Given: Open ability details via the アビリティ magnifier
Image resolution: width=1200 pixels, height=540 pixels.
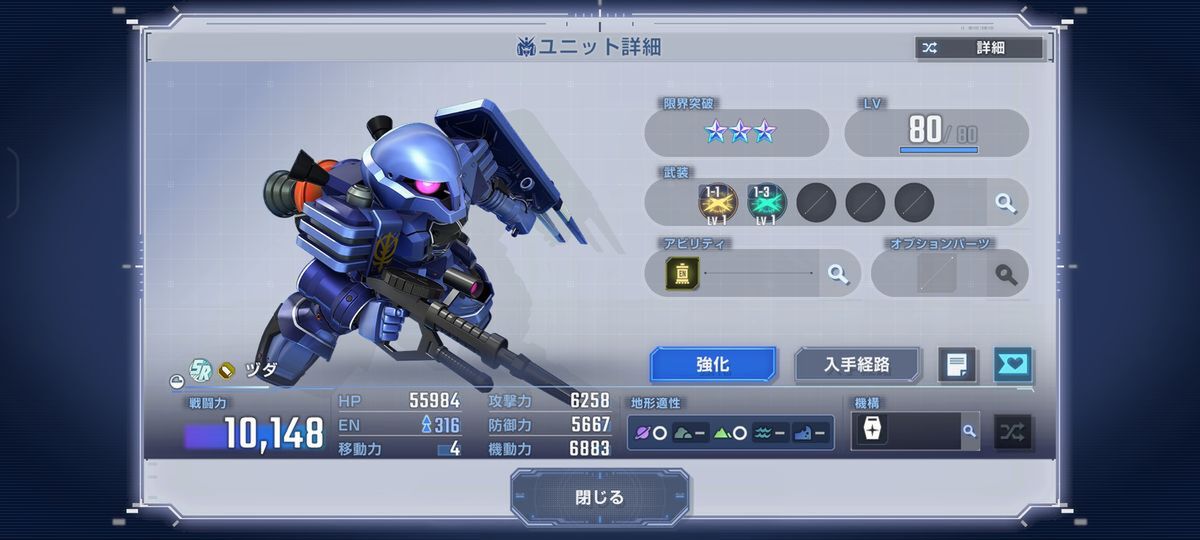Looking at the screenshot, I should [837, 273].
